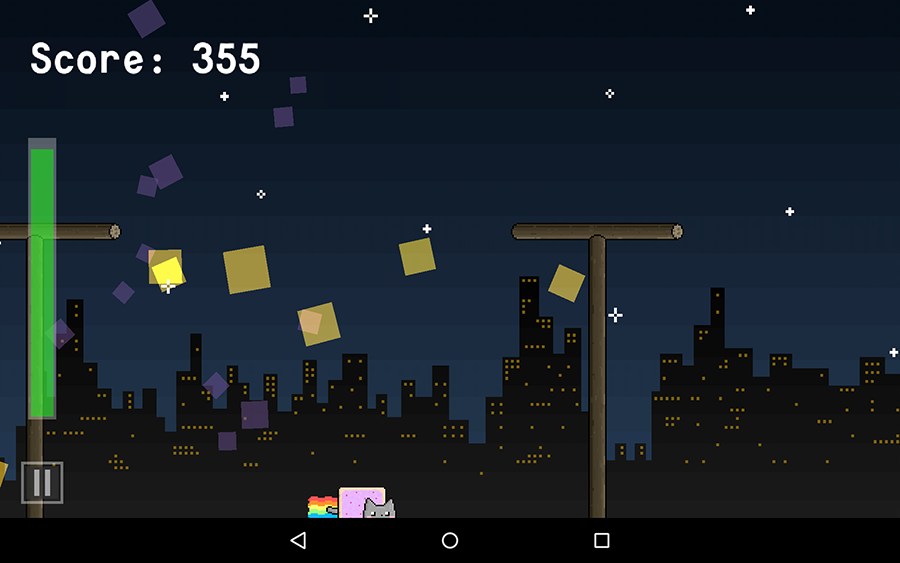Pause the game with the pause button

[42, 482]
